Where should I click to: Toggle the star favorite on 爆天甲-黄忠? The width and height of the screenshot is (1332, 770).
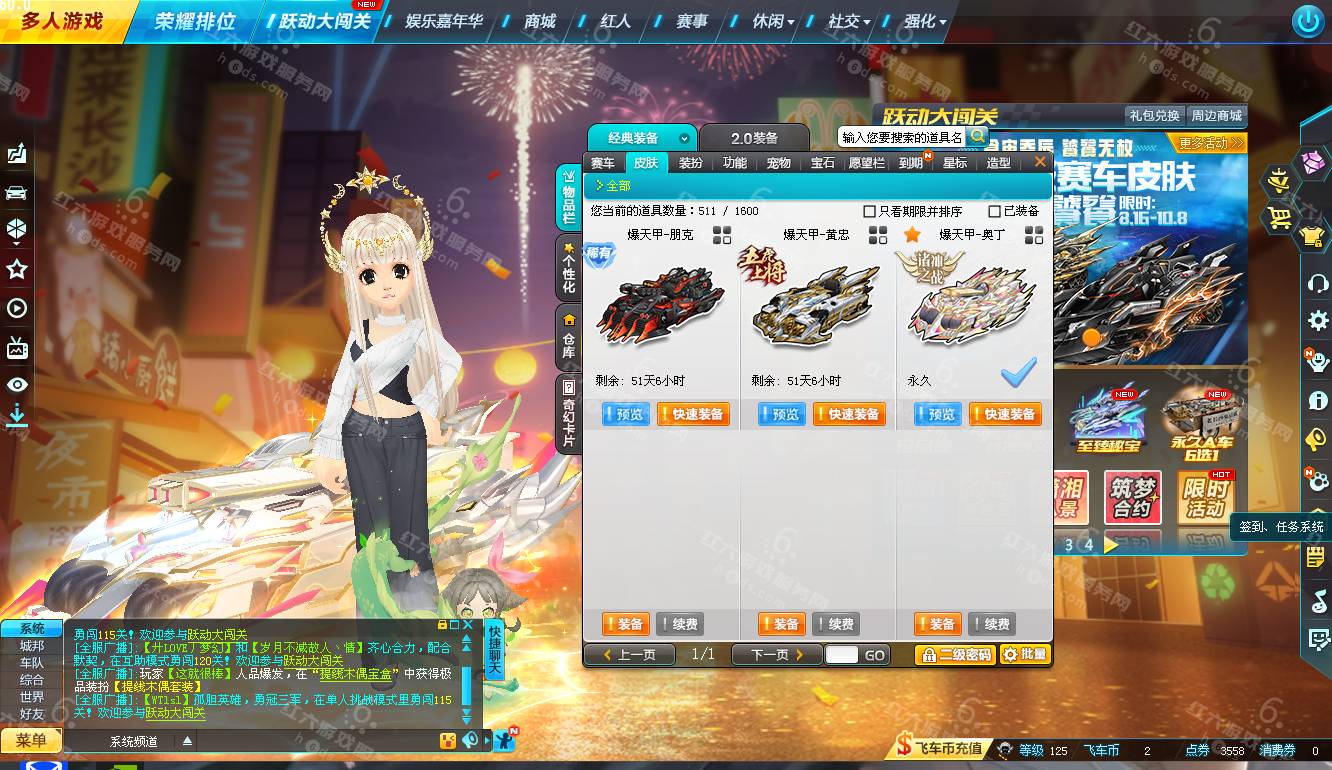pyautogui.click(x=910, y=233)
